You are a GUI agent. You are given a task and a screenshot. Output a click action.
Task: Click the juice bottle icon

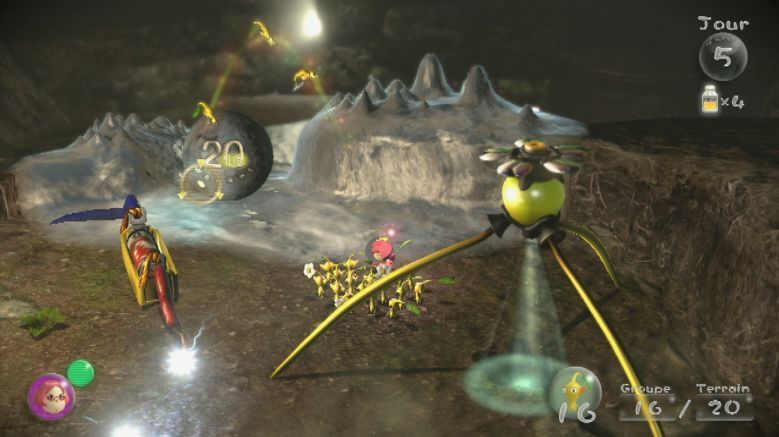pyautogui.click(x=711, y=100)
